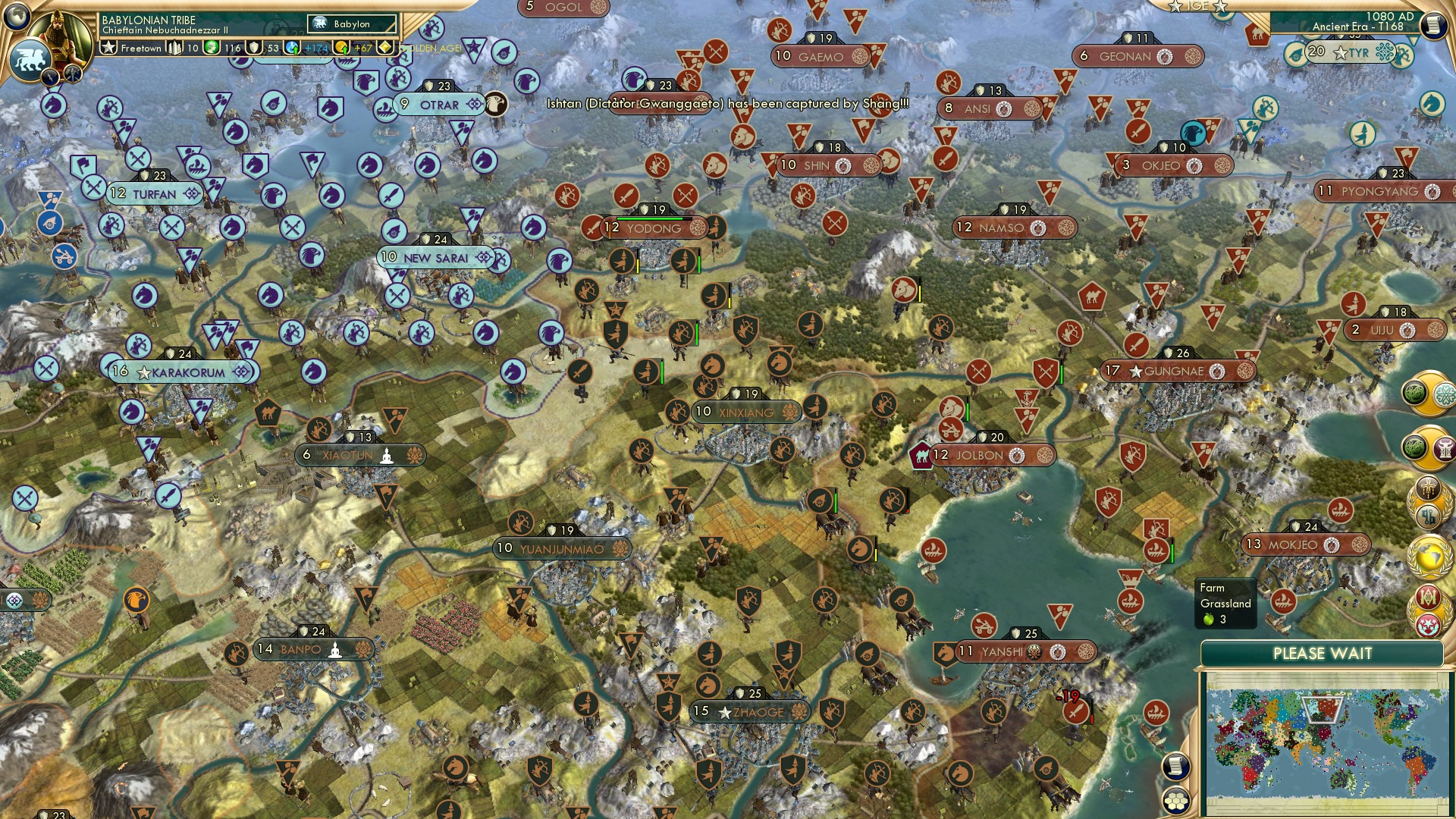1456x819 pixels.
Task: Click the Golden Age diamond icon
Action: point(384,48)
